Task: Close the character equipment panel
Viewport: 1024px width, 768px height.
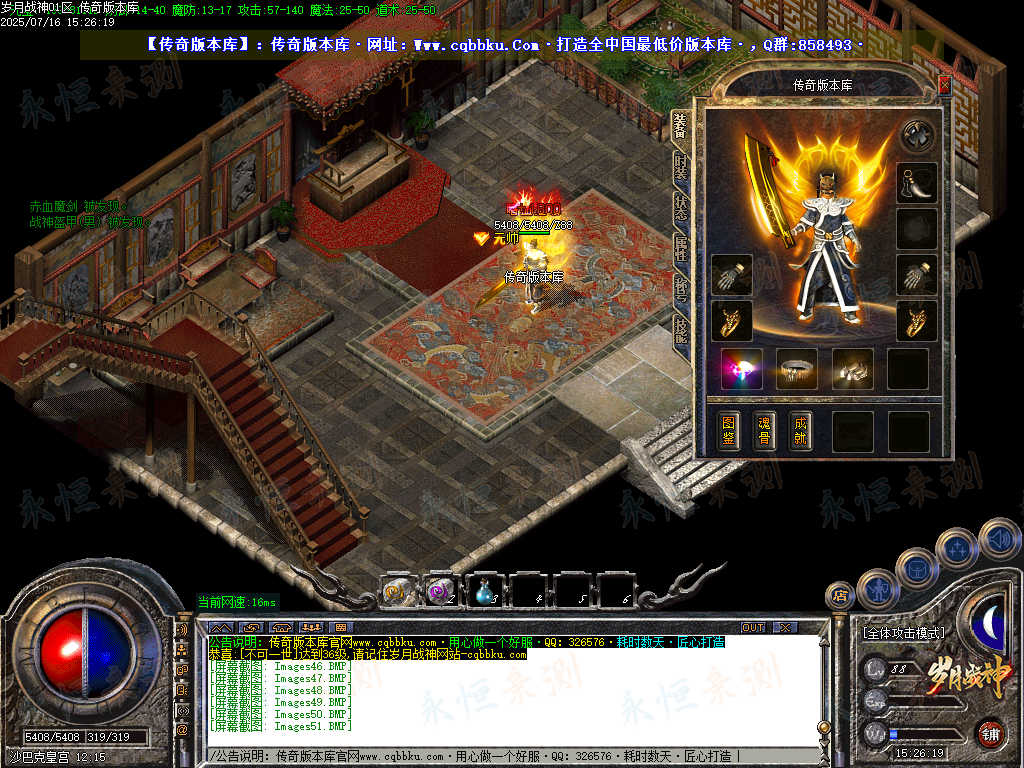Action: [x=944, y=86]
